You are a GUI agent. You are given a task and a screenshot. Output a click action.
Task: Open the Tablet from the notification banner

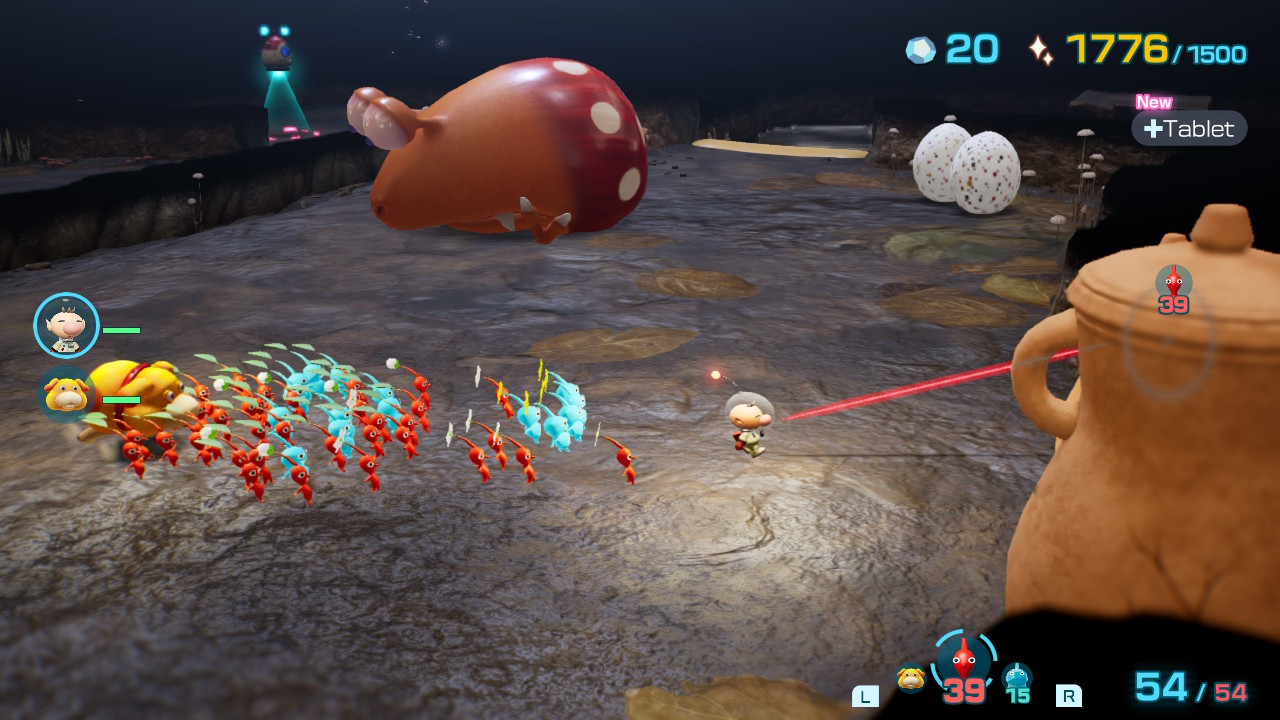point(1189,128)
